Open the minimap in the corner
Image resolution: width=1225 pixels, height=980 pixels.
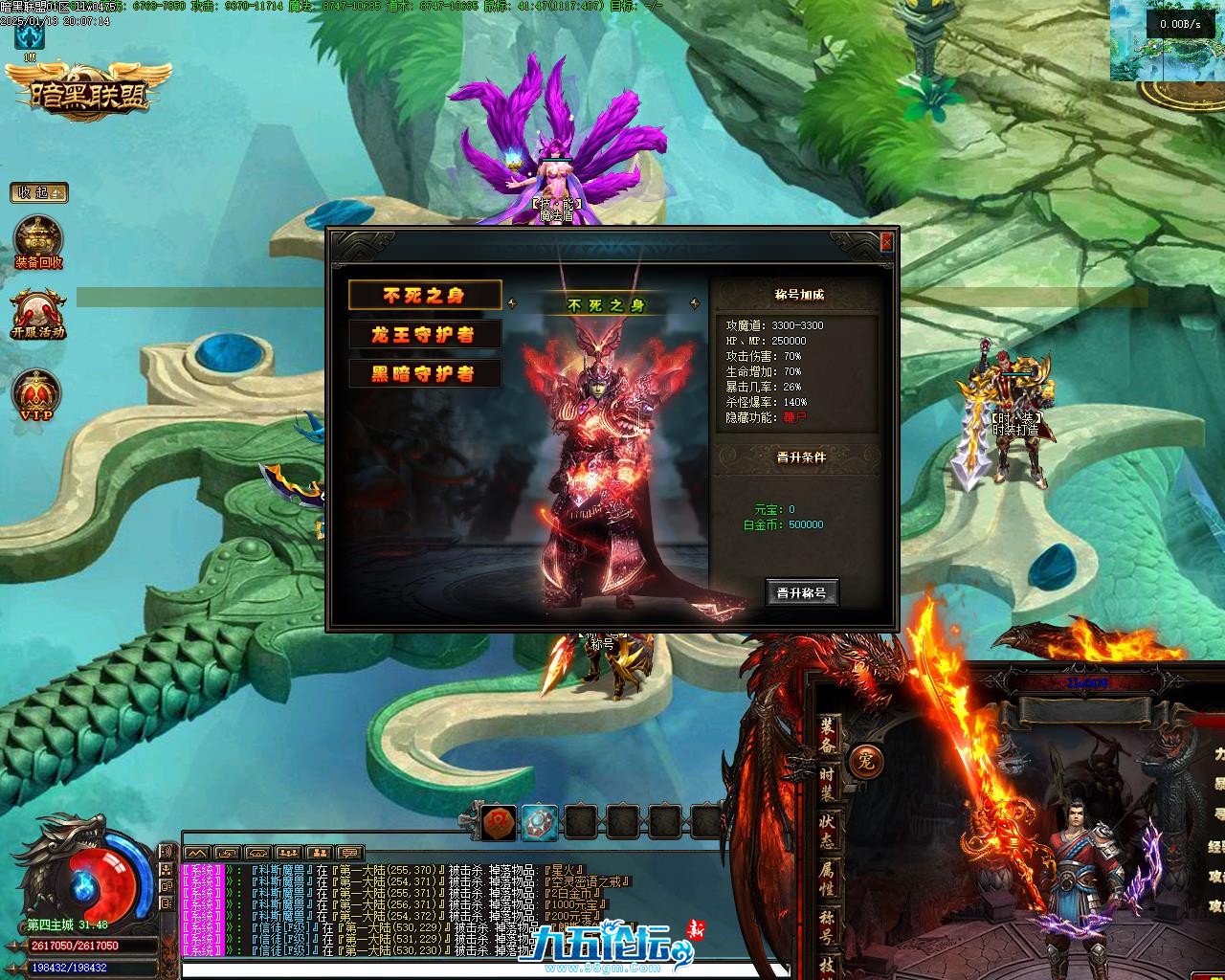(x=1167, y=40)
